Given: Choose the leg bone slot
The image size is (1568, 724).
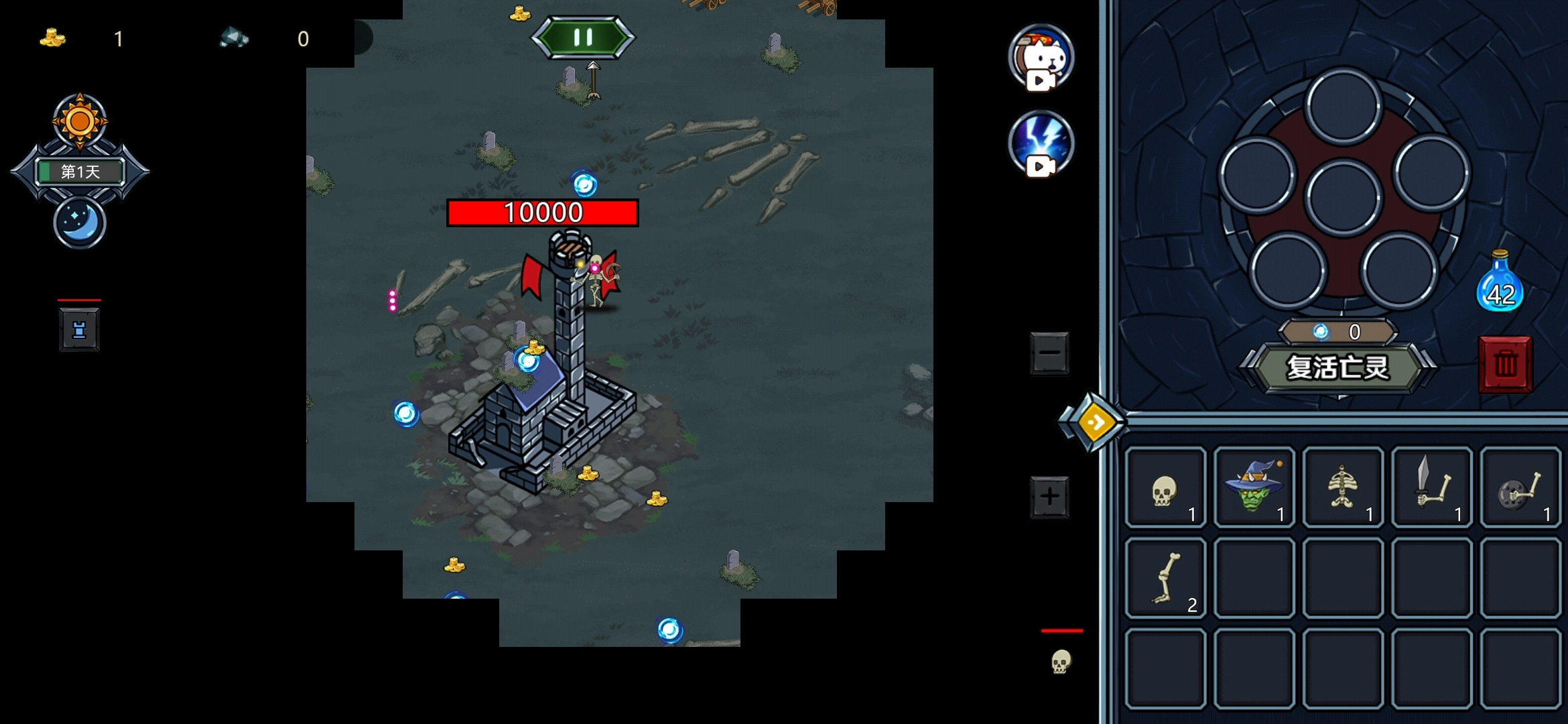Looking at the screenshot, I should 1165,578.
